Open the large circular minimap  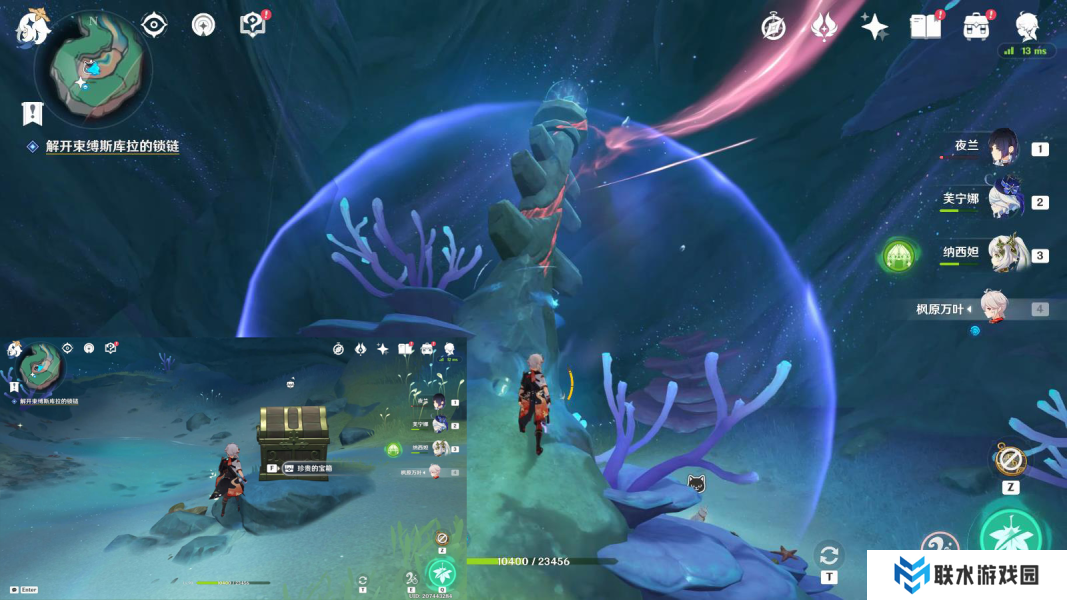(92, 74)
